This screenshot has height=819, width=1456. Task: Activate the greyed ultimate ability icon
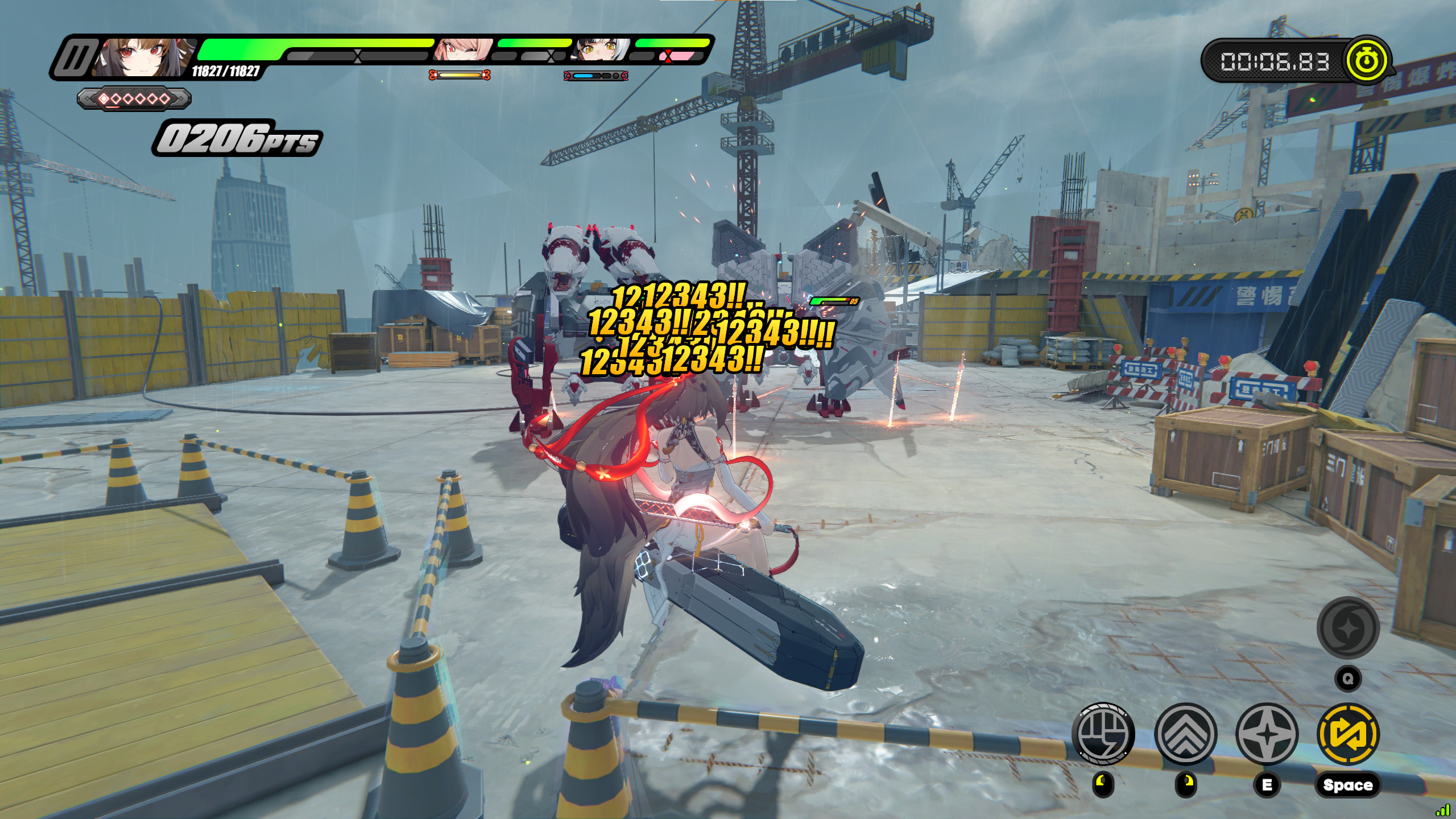tap(1348, 628)
